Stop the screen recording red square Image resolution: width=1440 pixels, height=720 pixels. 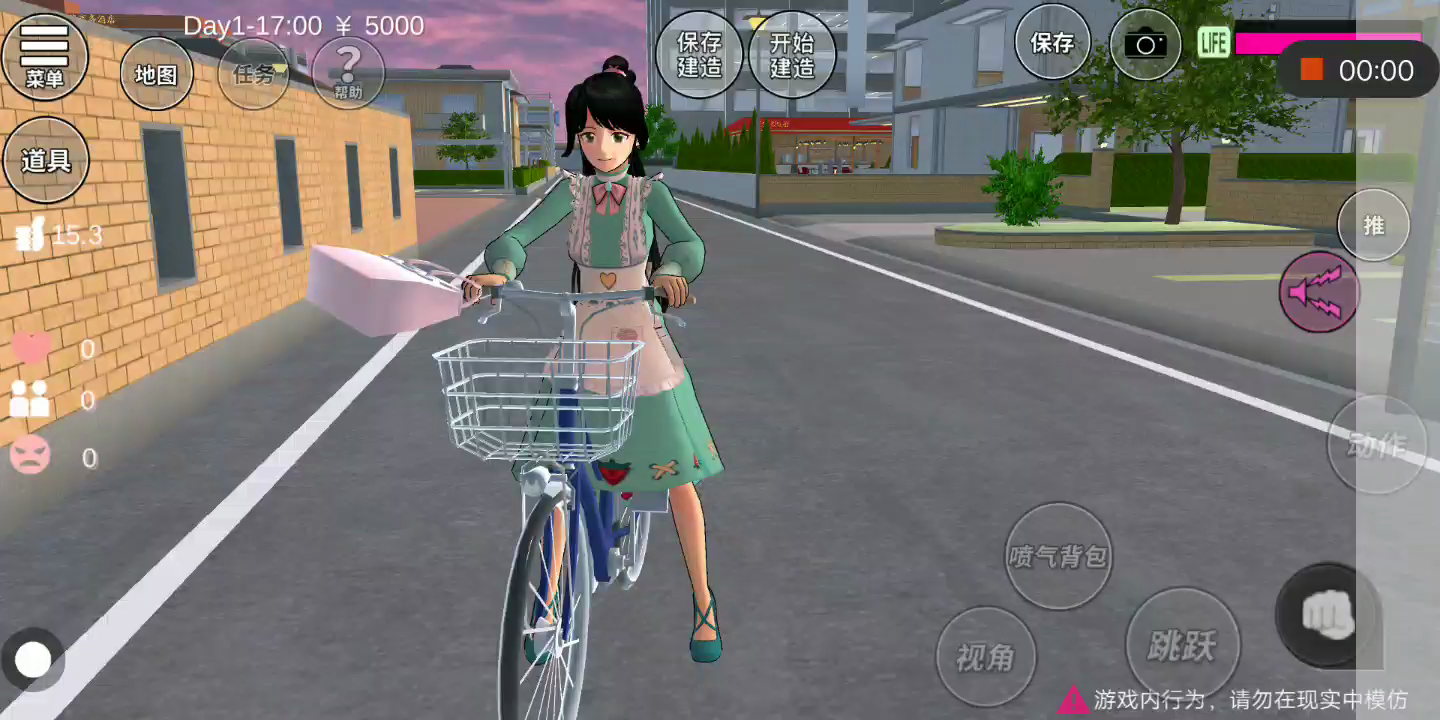tap(1311, 70)
